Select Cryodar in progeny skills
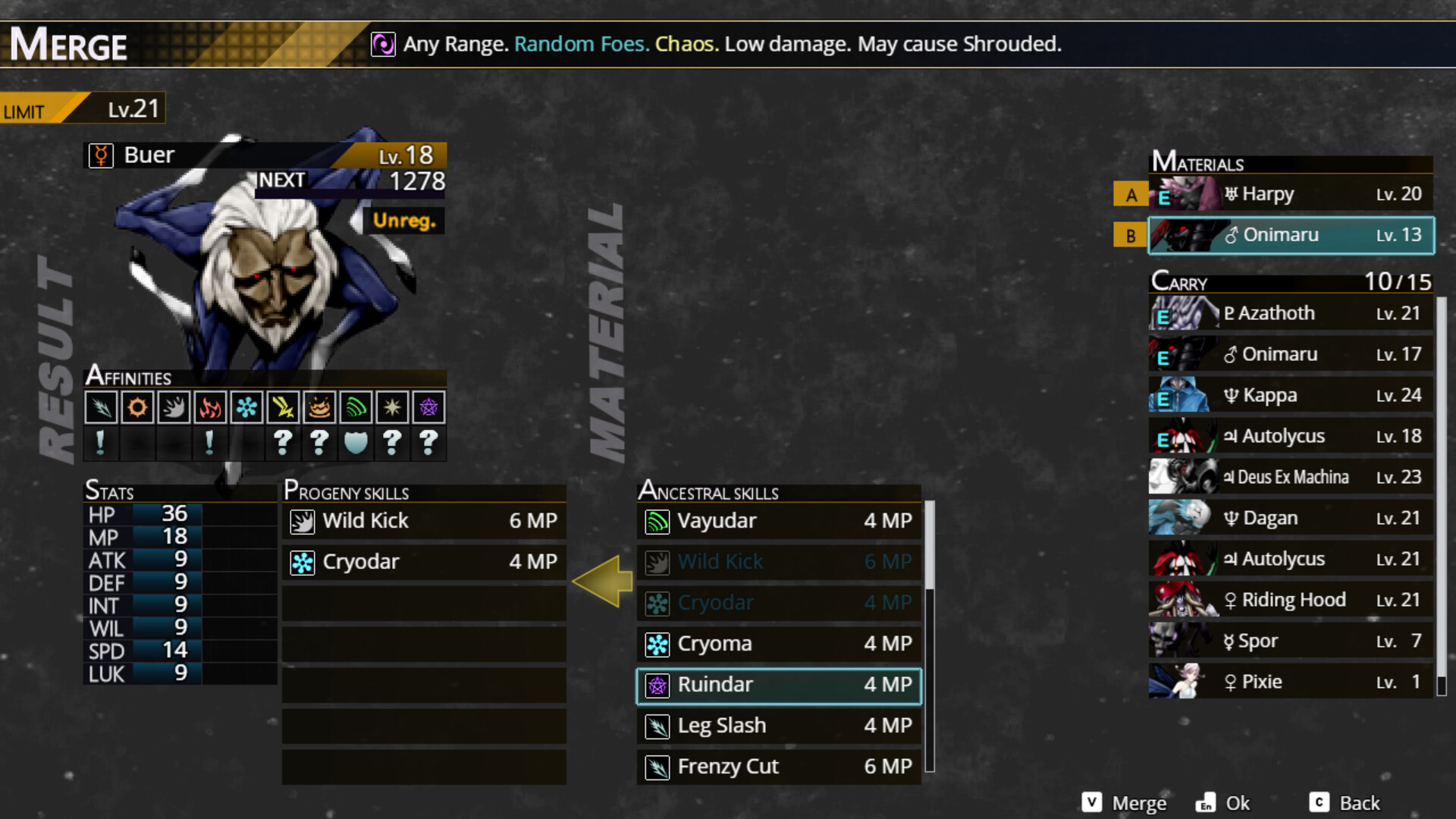 coord(424,562)
